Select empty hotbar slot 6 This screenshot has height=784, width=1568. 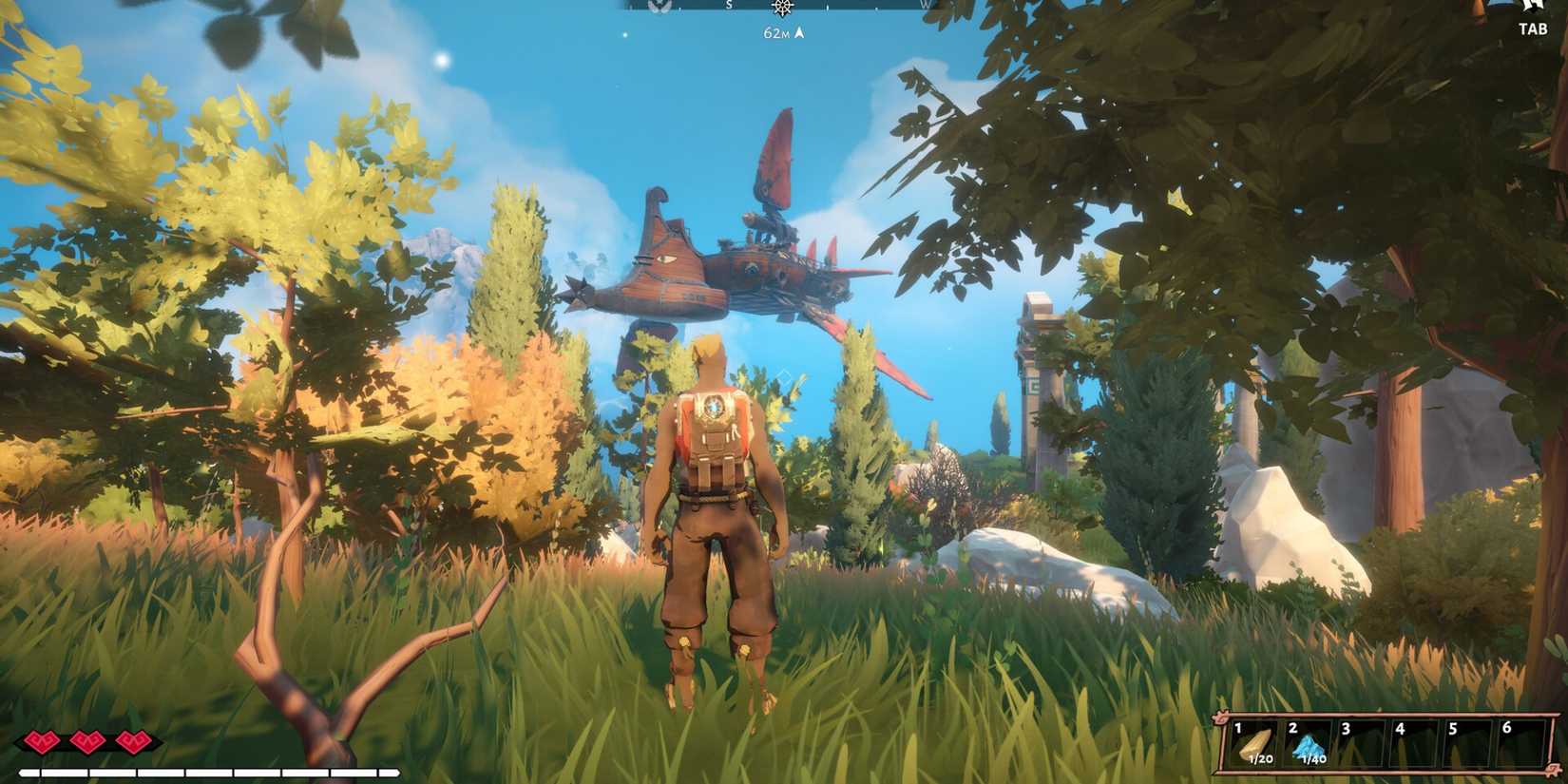pyautogui.click(x=1521, y=741)
